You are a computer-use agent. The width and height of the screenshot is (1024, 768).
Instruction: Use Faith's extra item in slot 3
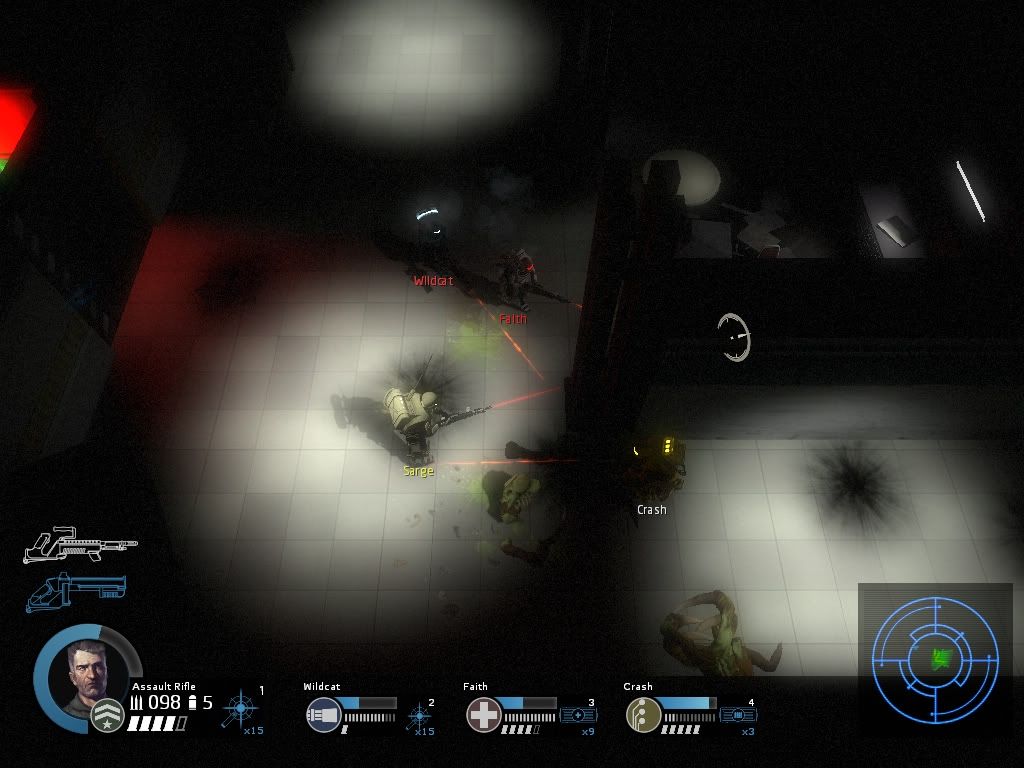[579, 715]
